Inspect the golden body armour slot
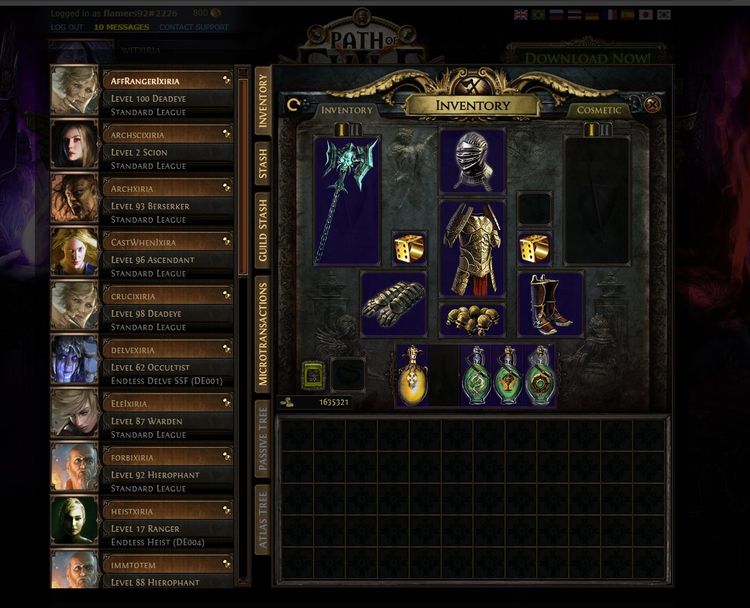Image resolution: width=750 pixels, height=608 pixels. pos(472,248)
